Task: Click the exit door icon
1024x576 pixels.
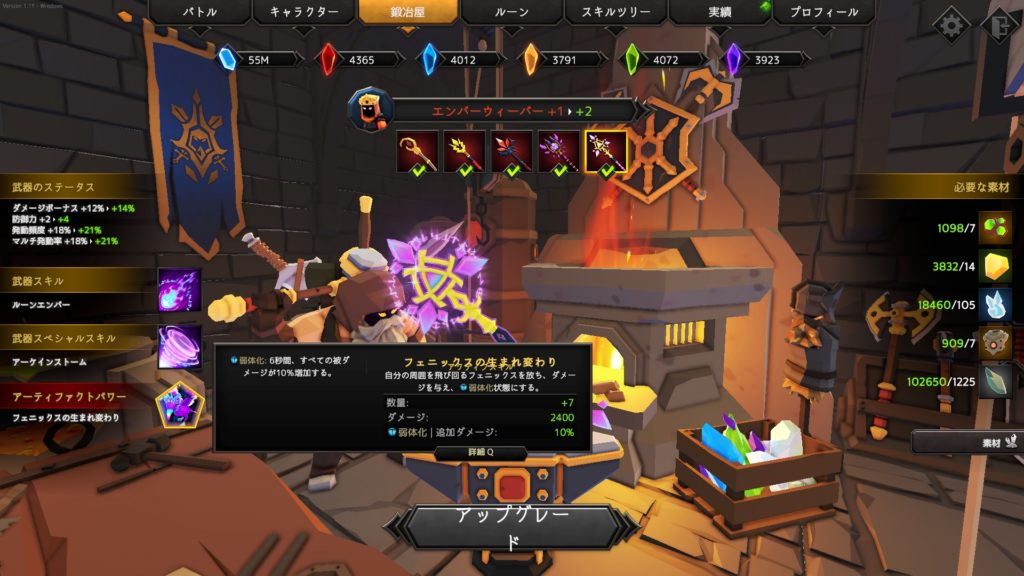Action: [1000, 24]
